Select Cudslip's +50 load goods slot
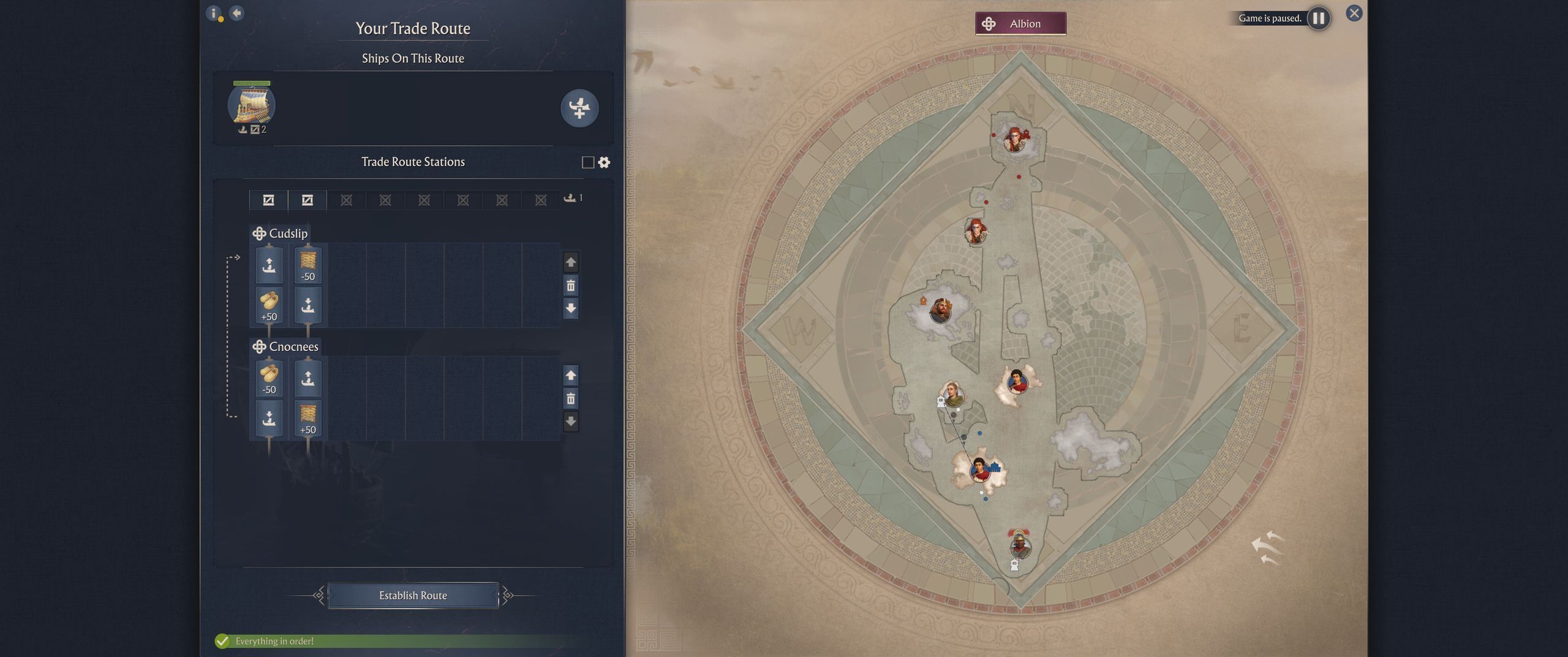The height and width of the screenshot is (657, 1568). coord(269,306)
